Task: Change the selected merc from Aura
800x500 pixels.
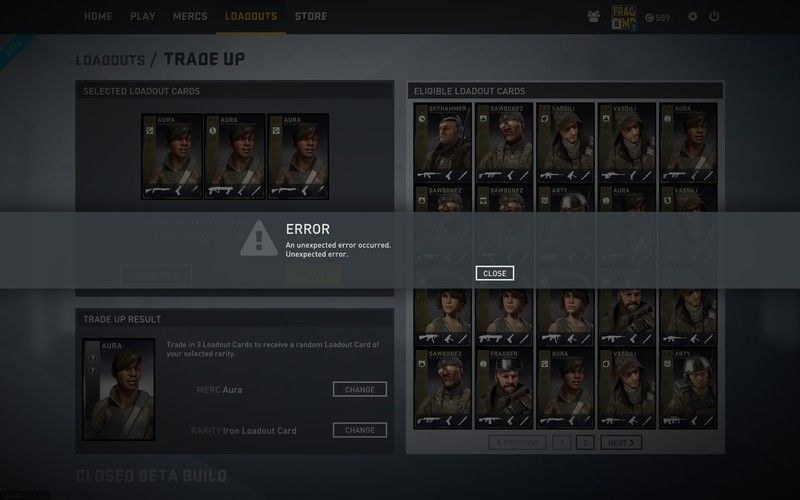Action: (359, 389)
